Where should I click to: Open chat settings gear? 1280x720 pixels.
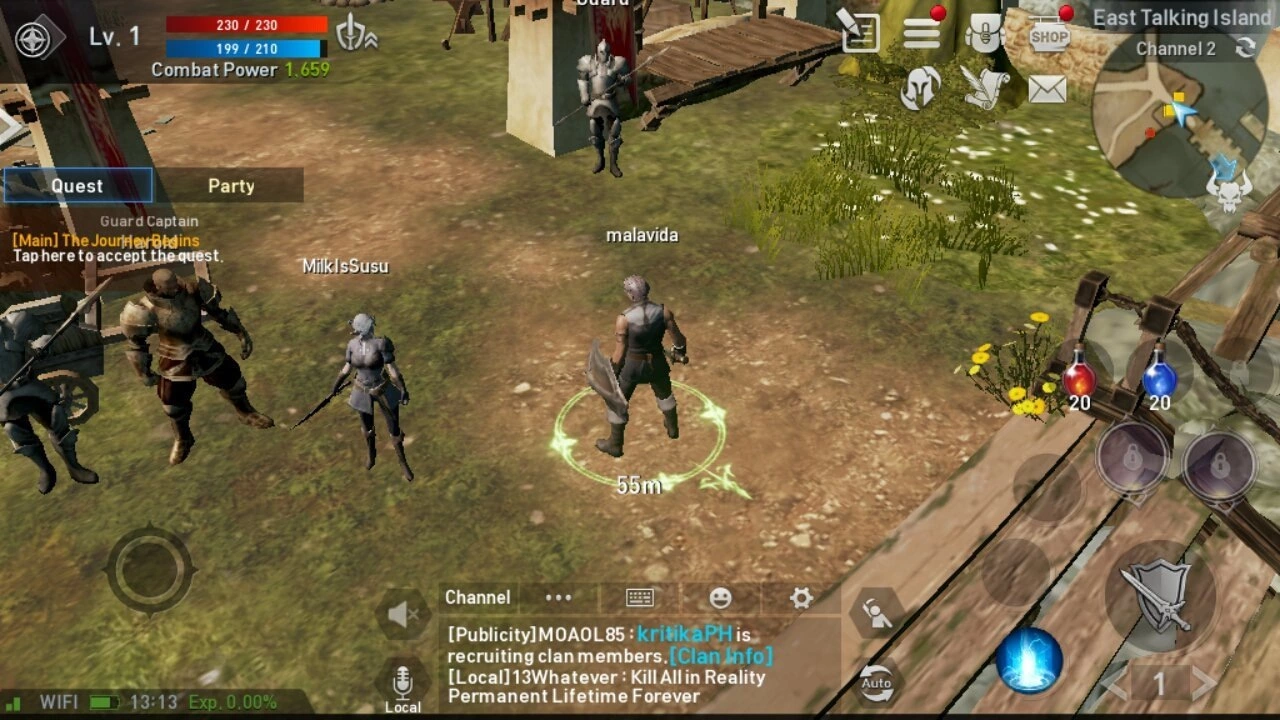click(801, 598)
